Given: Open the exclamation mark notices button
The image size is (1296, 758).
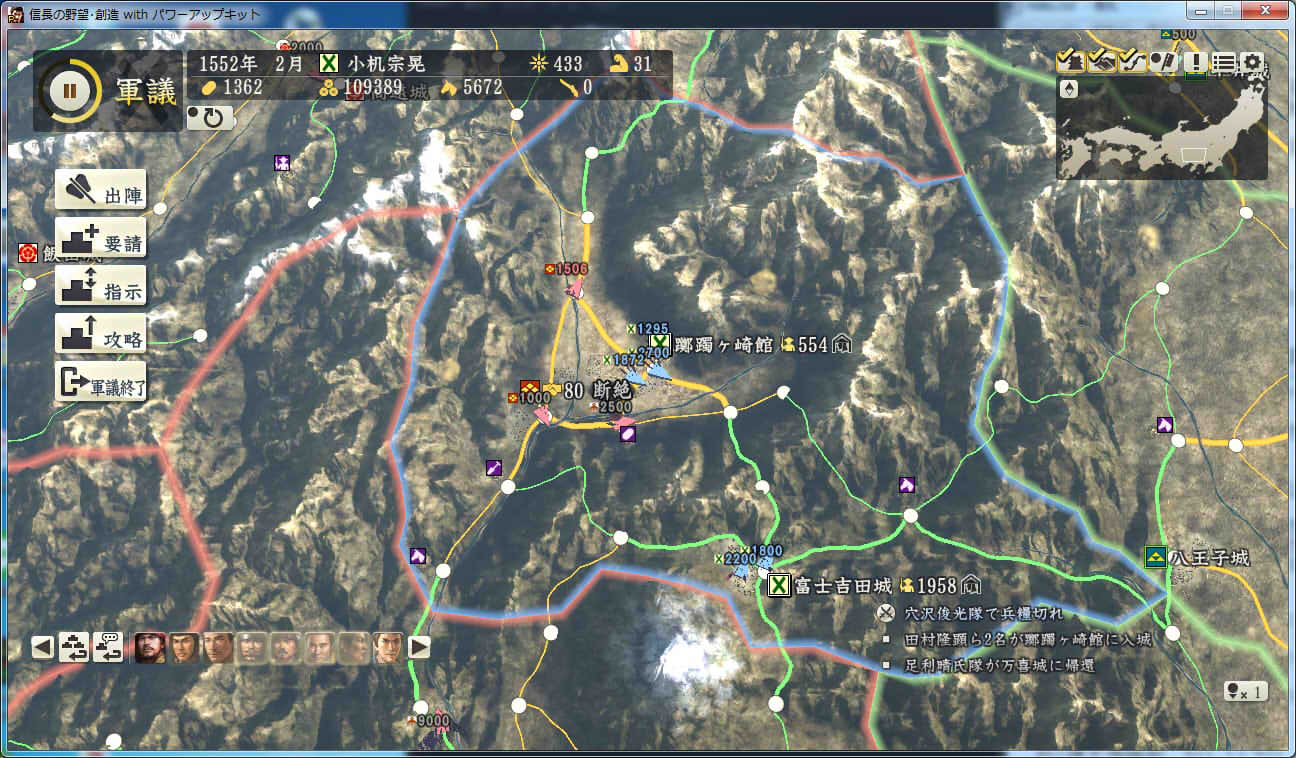Looking at the screenshot, I should (1196, 62).
